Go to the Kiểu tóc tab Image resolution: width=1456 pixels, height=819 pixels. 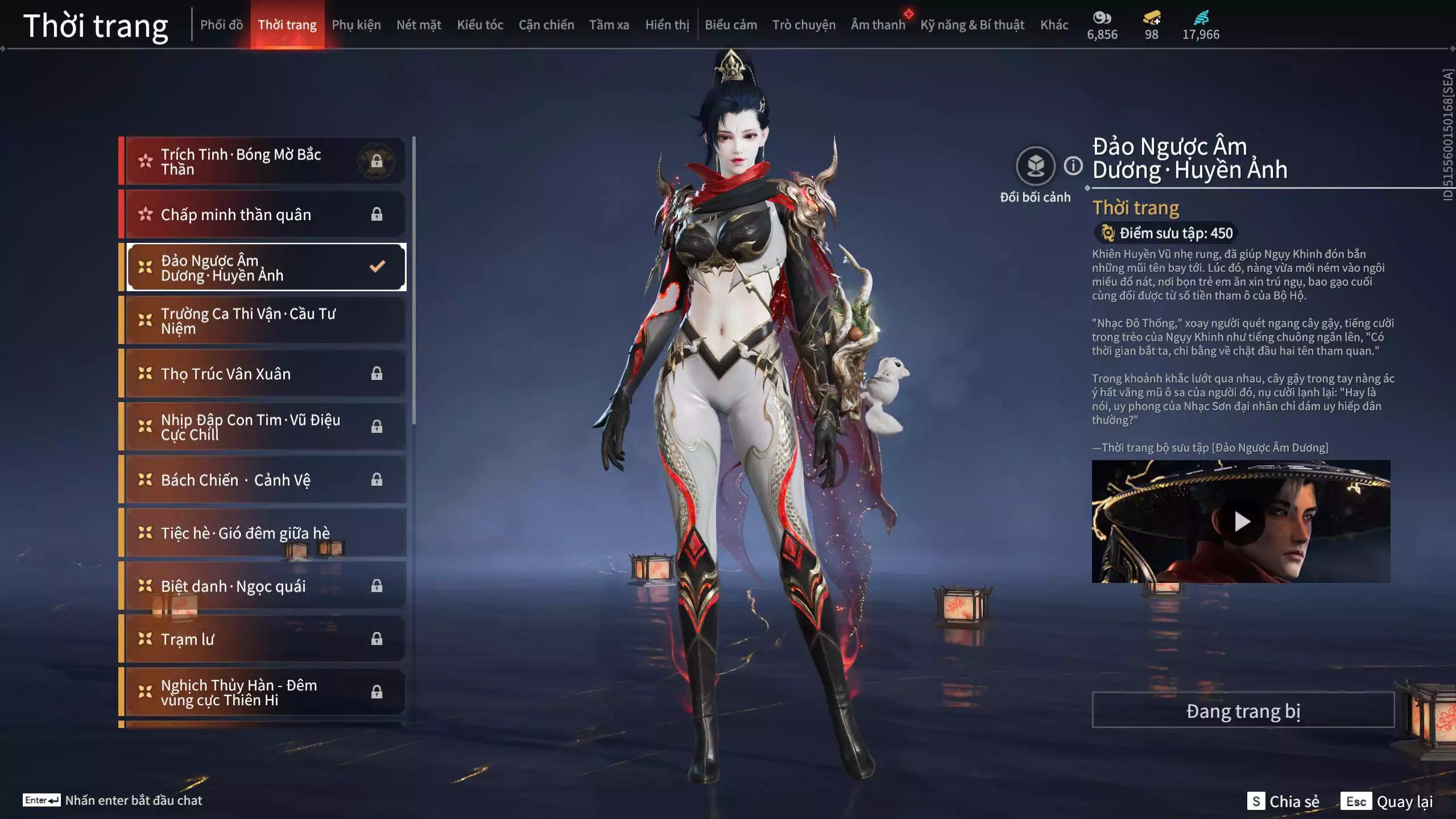tap(480, 25)
